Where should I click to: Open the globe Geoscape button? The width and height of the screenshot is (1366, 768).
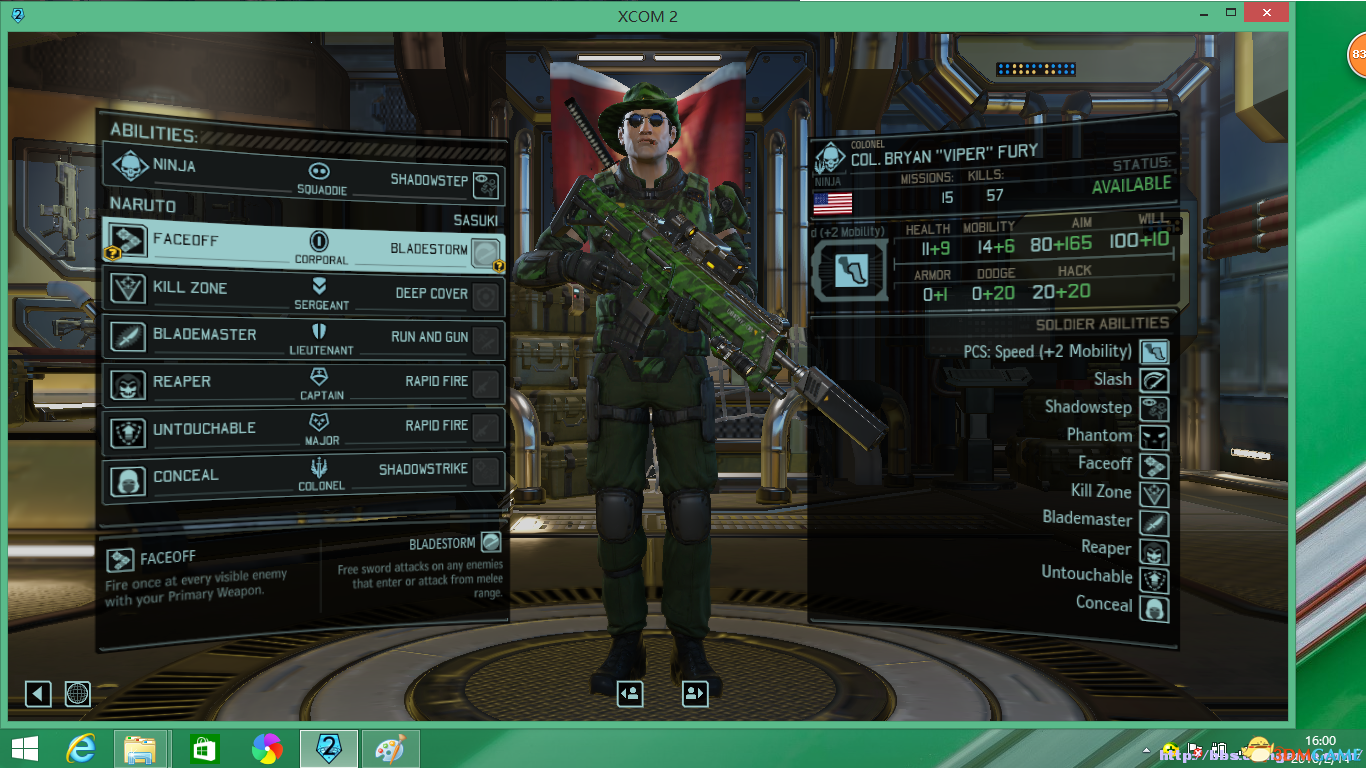click(x=78, y=693)
